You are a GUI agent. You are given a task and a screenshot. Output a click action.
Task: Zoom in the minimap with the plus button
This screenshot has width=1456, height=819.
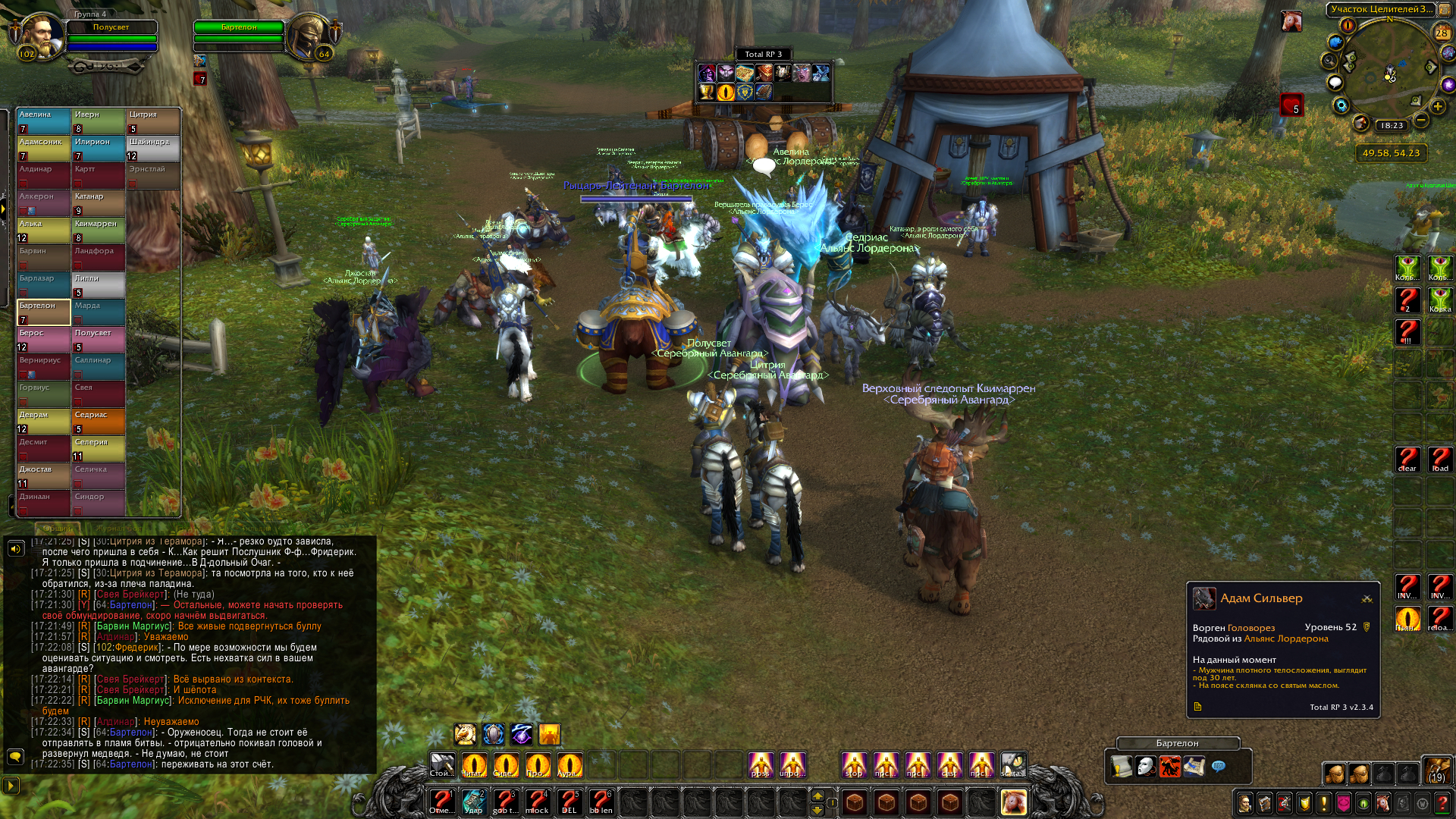[1437, 107]
